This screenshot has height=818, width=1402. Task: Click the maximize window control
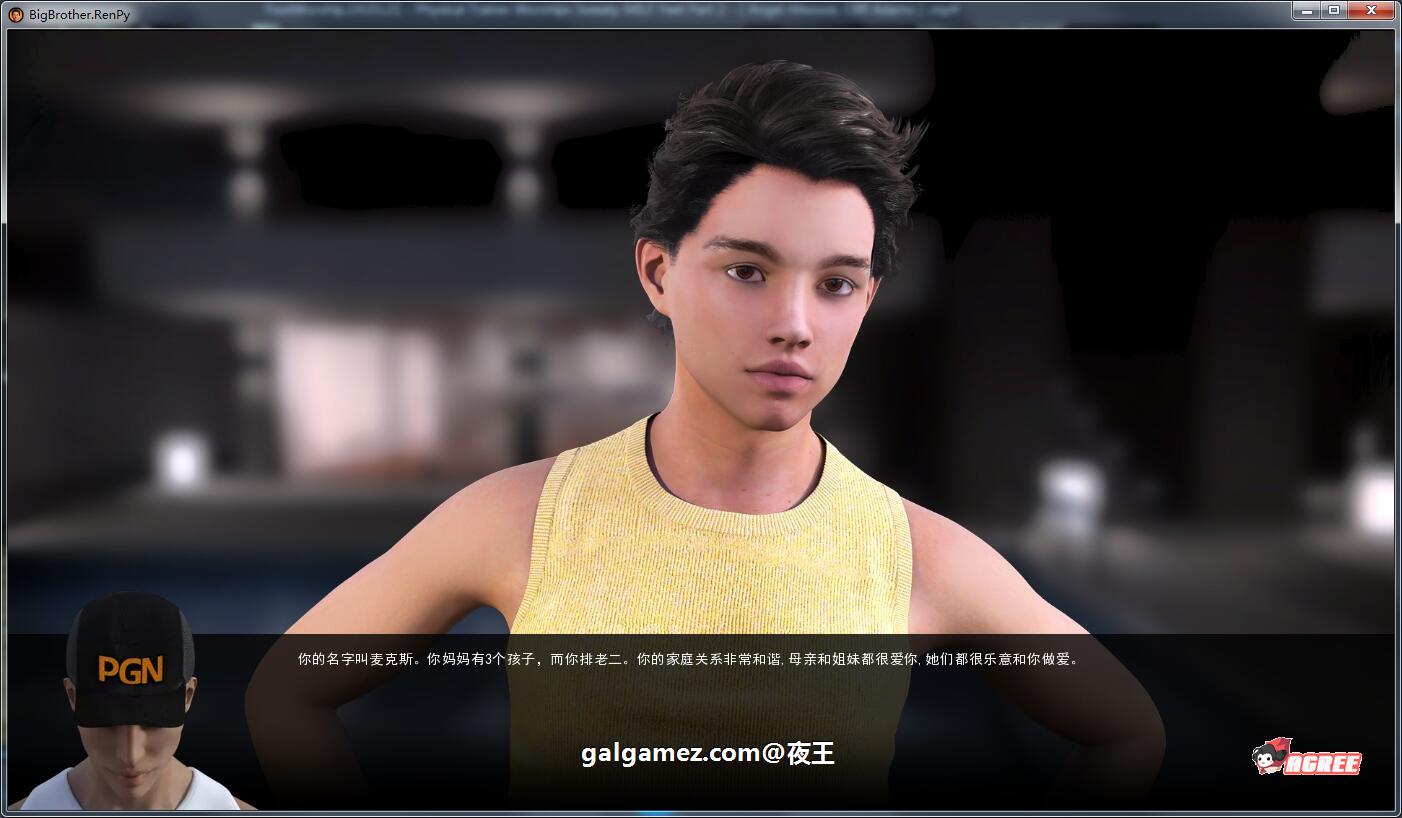point(1337,10)
